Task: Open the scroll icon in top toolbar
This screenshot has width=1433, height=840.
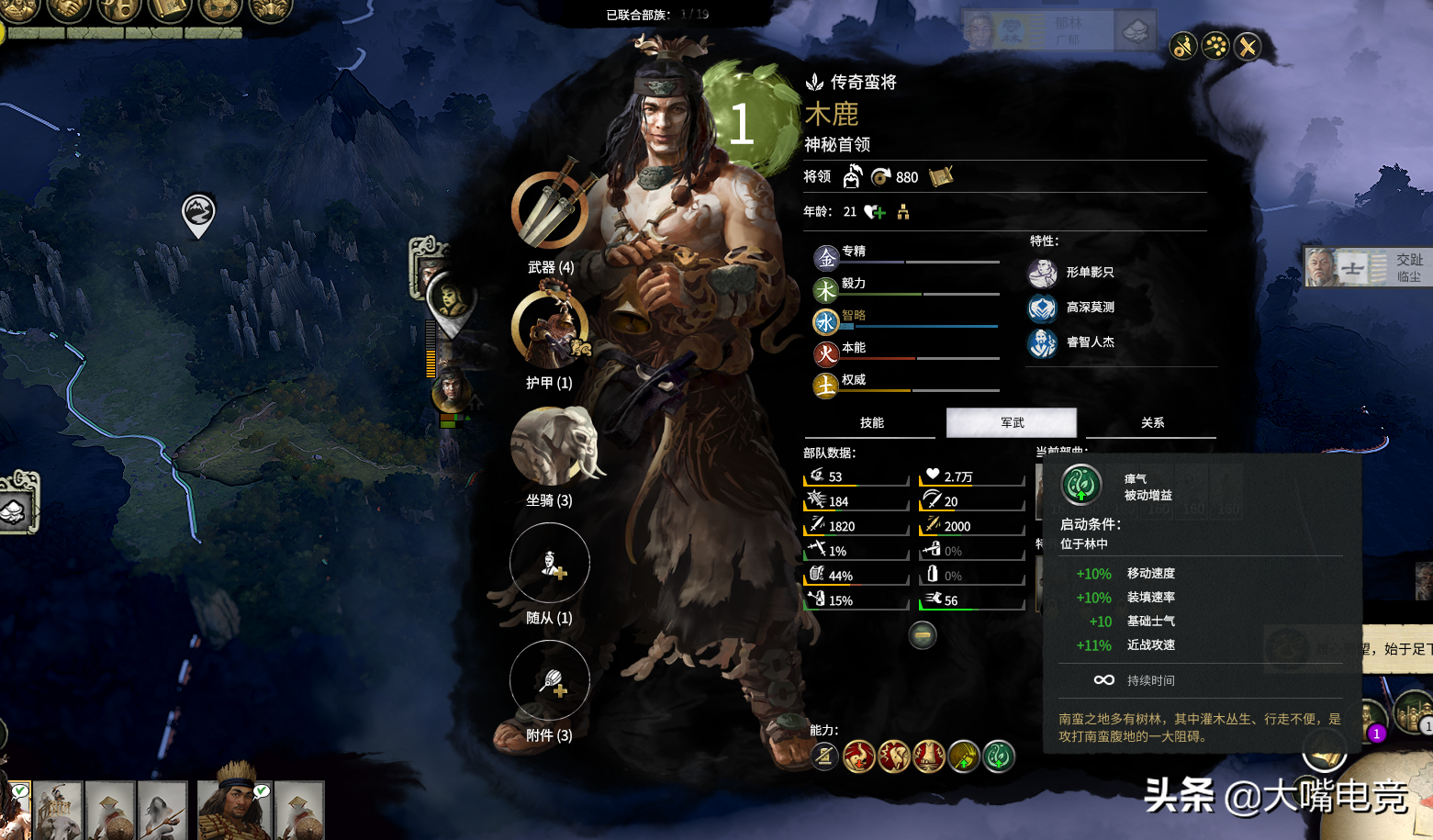Action: (169, 10)
